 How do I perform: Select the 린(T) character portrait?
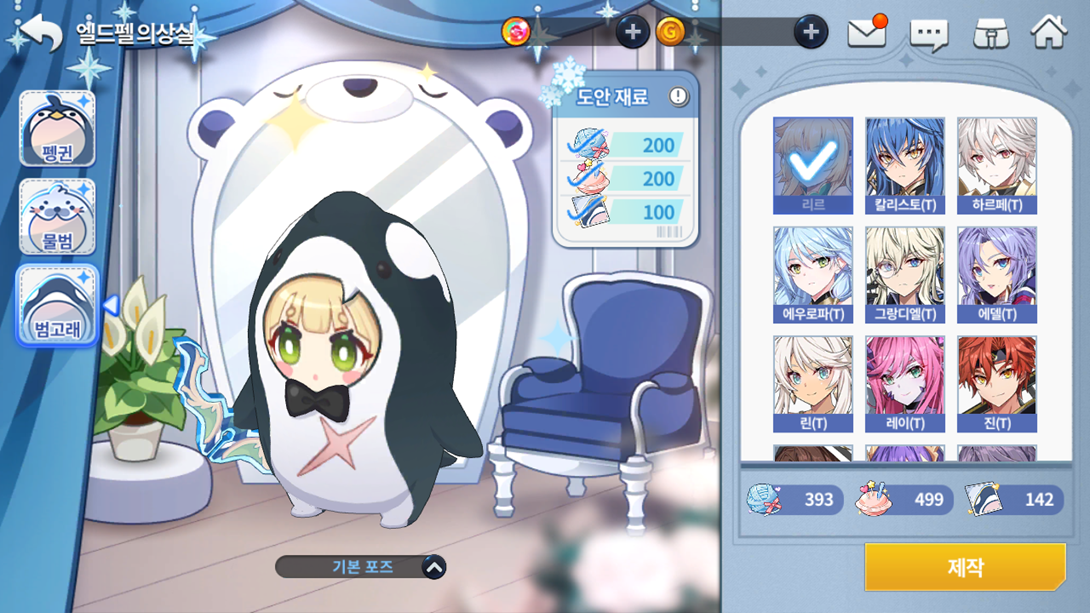pyautogui.click(x=813, y=384)
